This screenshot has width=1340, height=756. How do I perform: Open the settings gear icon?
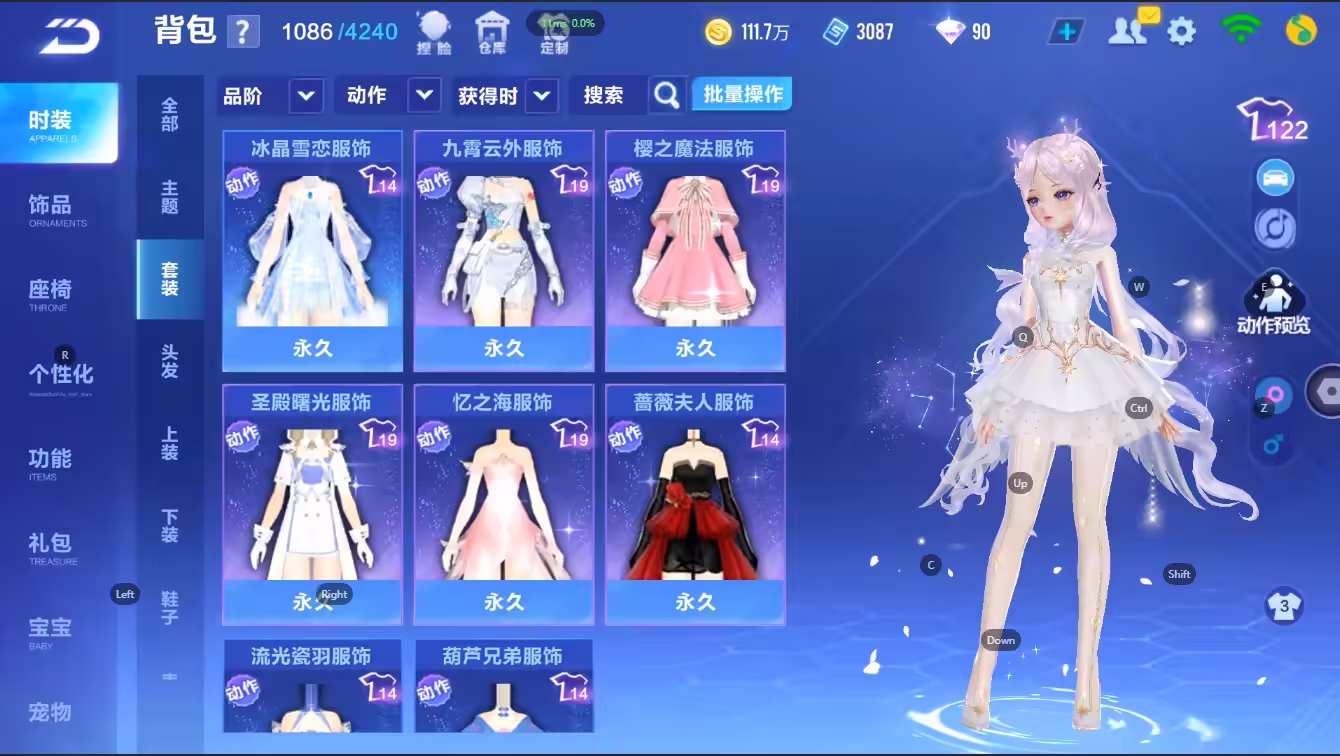[1181, 31]
